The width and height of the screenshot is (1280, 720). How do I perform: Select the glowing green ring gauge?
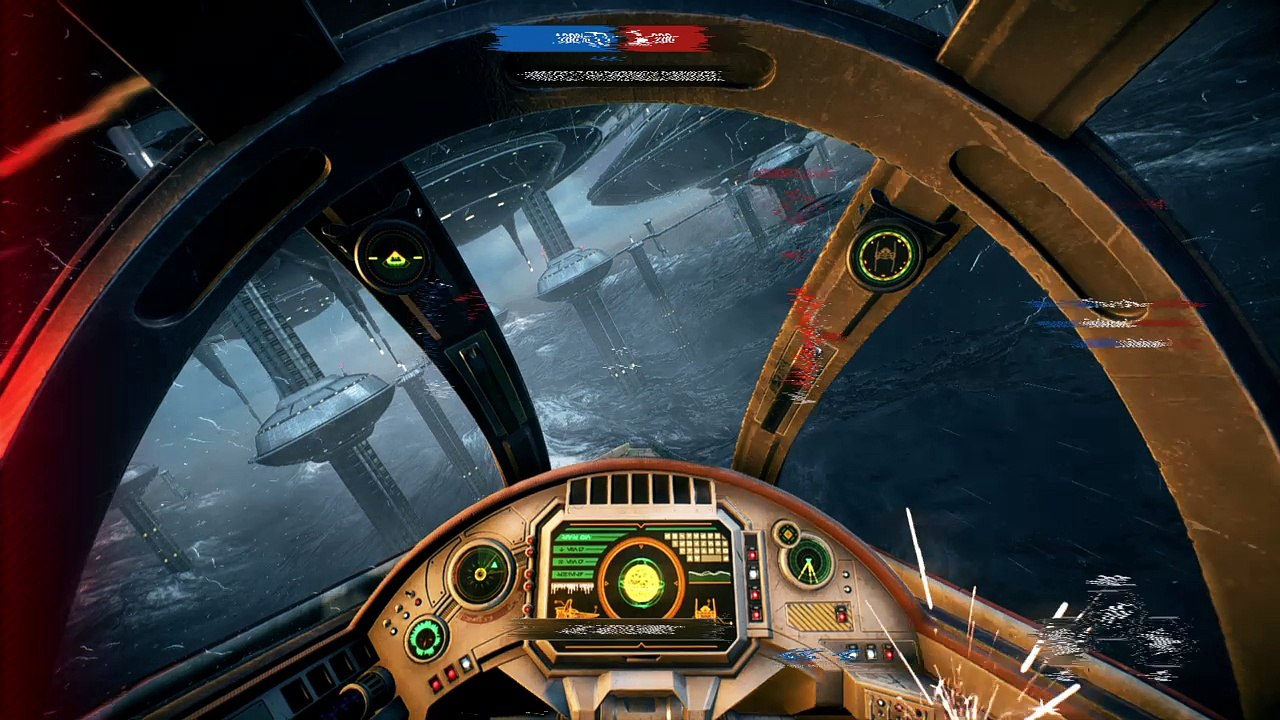pos(427,638)
